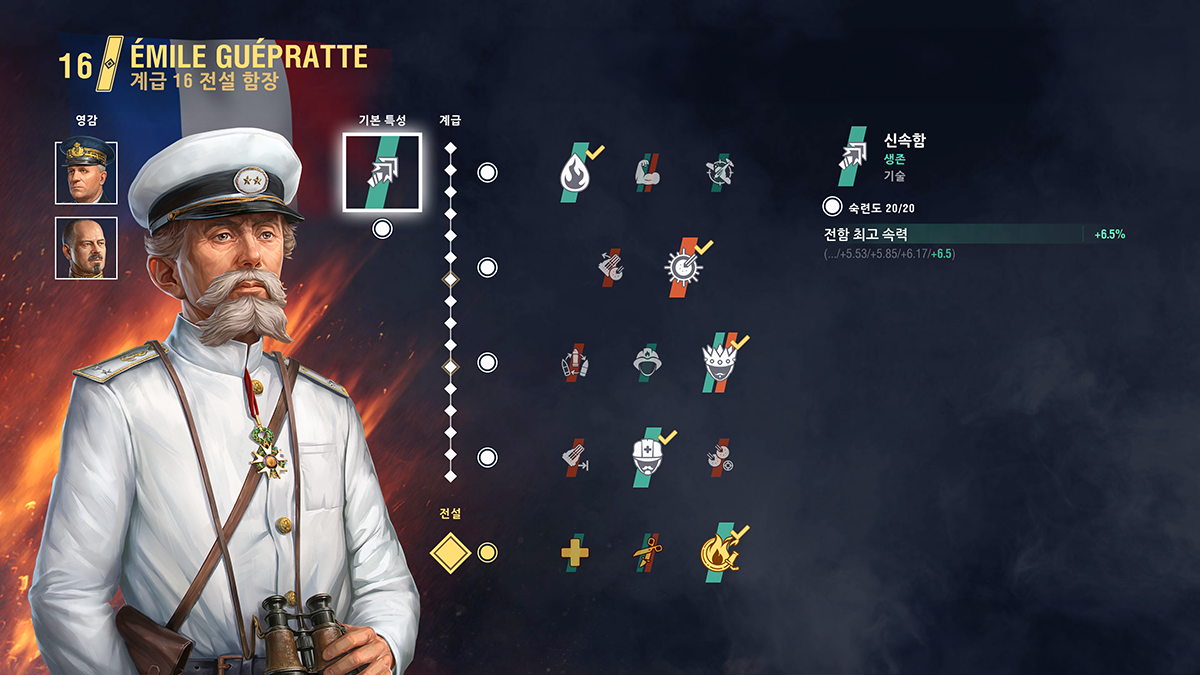The width and height of the screenshot is (1200, 675).
Task: Select the flame droplet skill
Action: click(x=574, y=172)
